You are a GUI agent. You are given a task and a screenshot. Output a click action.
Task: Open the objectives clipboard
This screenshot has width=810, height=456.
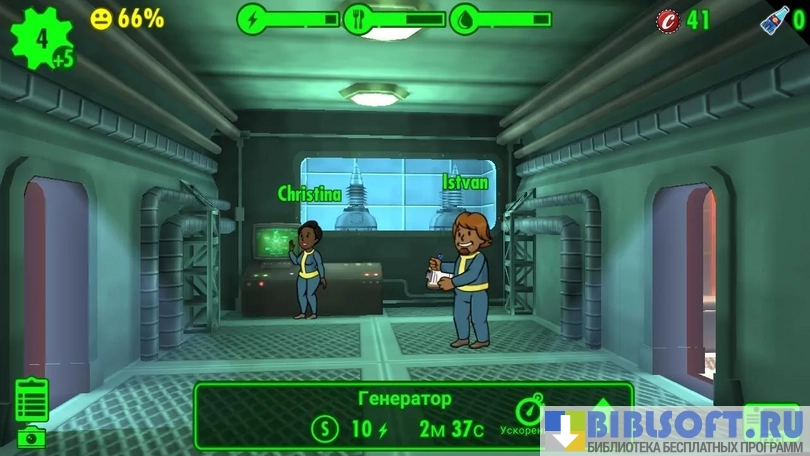click(x=32, y=400)
